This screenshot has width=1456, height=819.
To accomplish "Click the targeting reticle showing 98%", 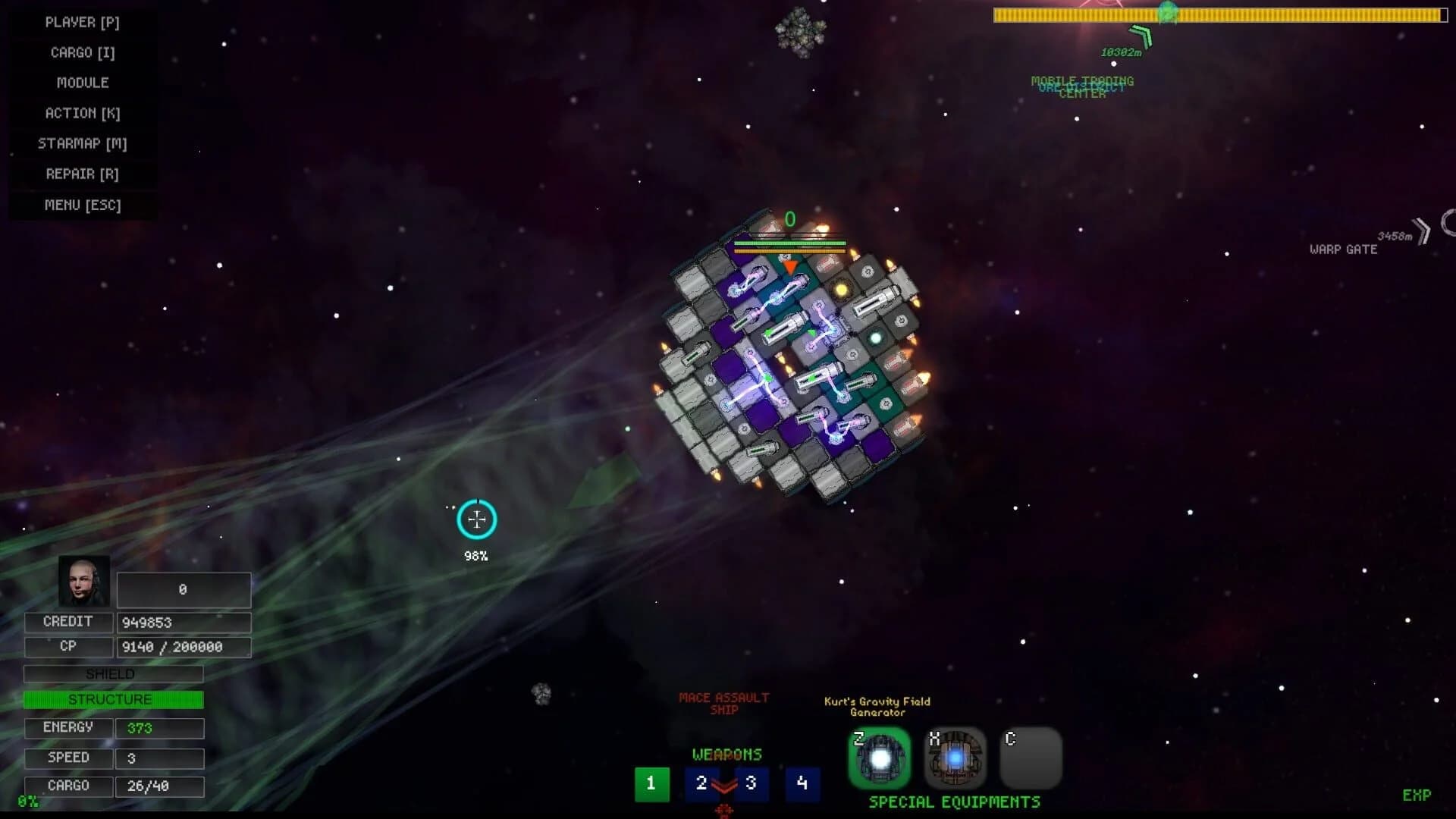I will 476,519.
